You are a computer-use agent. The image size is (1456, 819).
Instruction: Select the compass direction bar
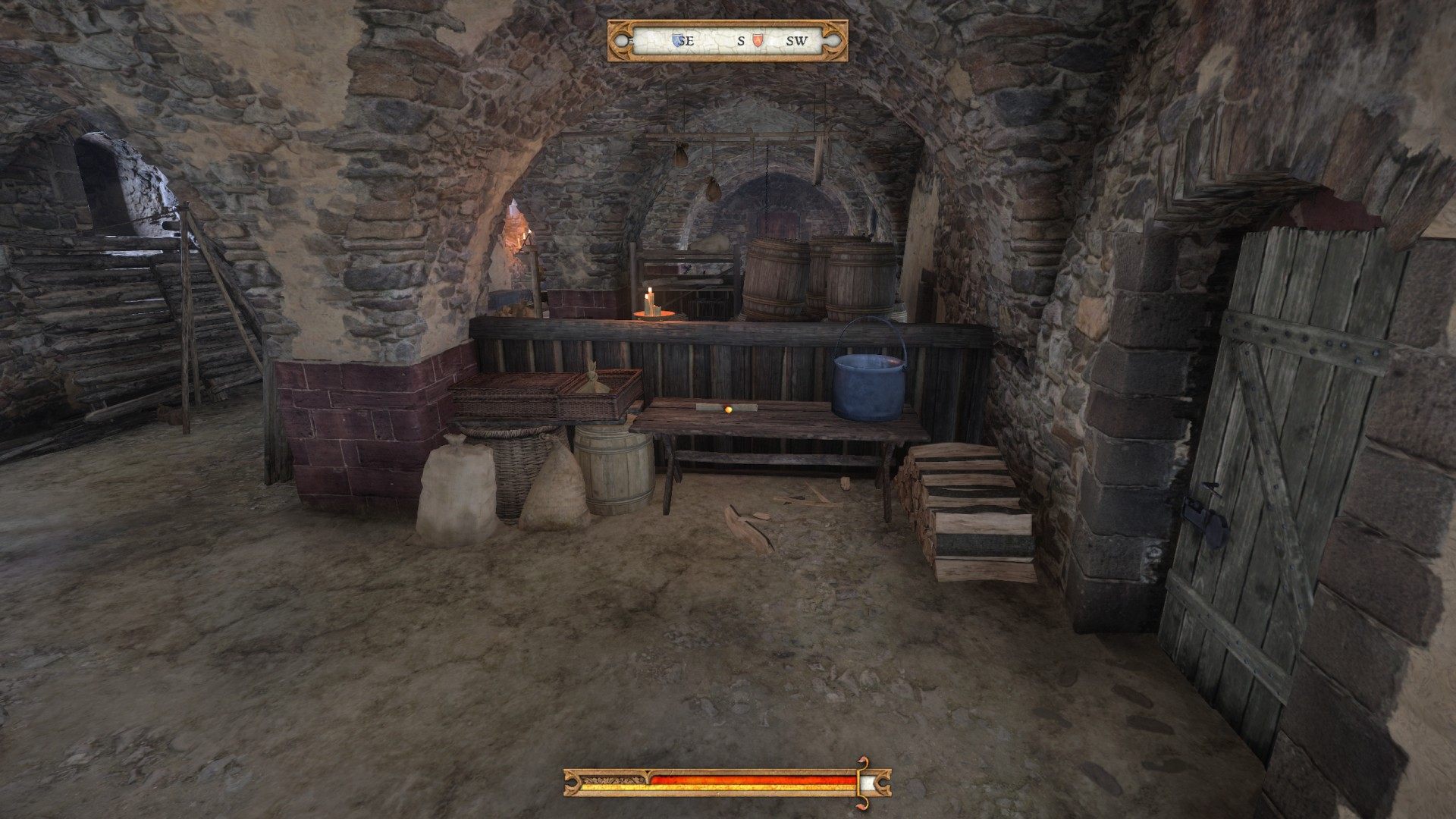(x=727, y=41)
